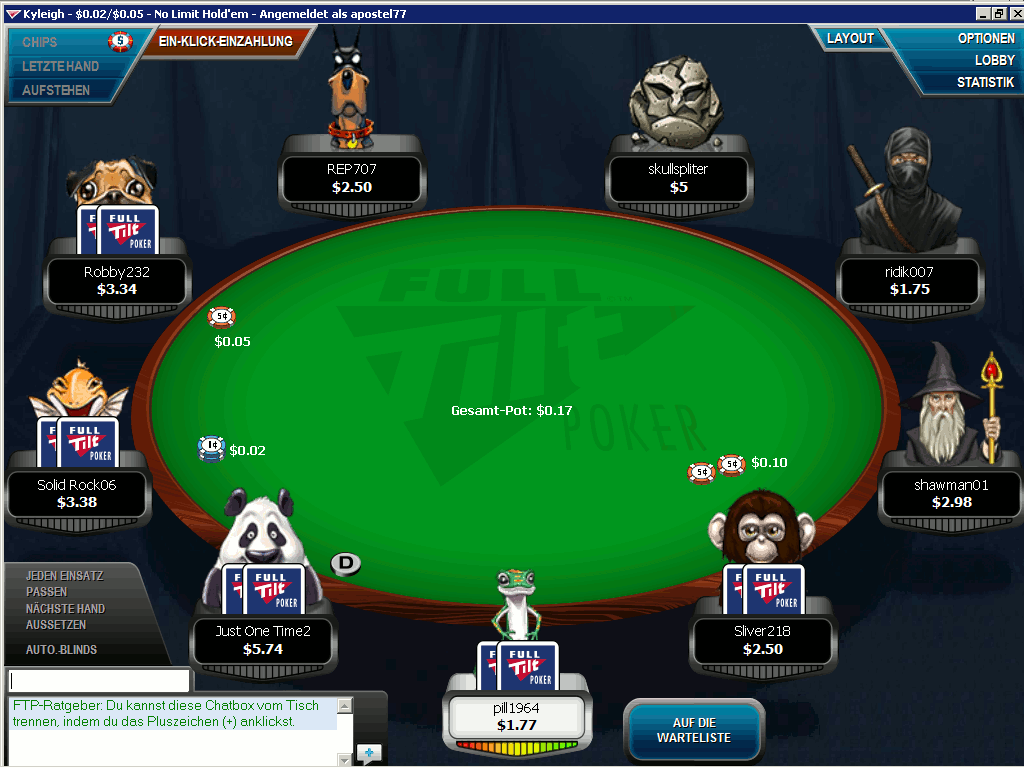Click the chat scrollbar down arrow
This screenshot has height=768, width=1024.
pos(345,760)
